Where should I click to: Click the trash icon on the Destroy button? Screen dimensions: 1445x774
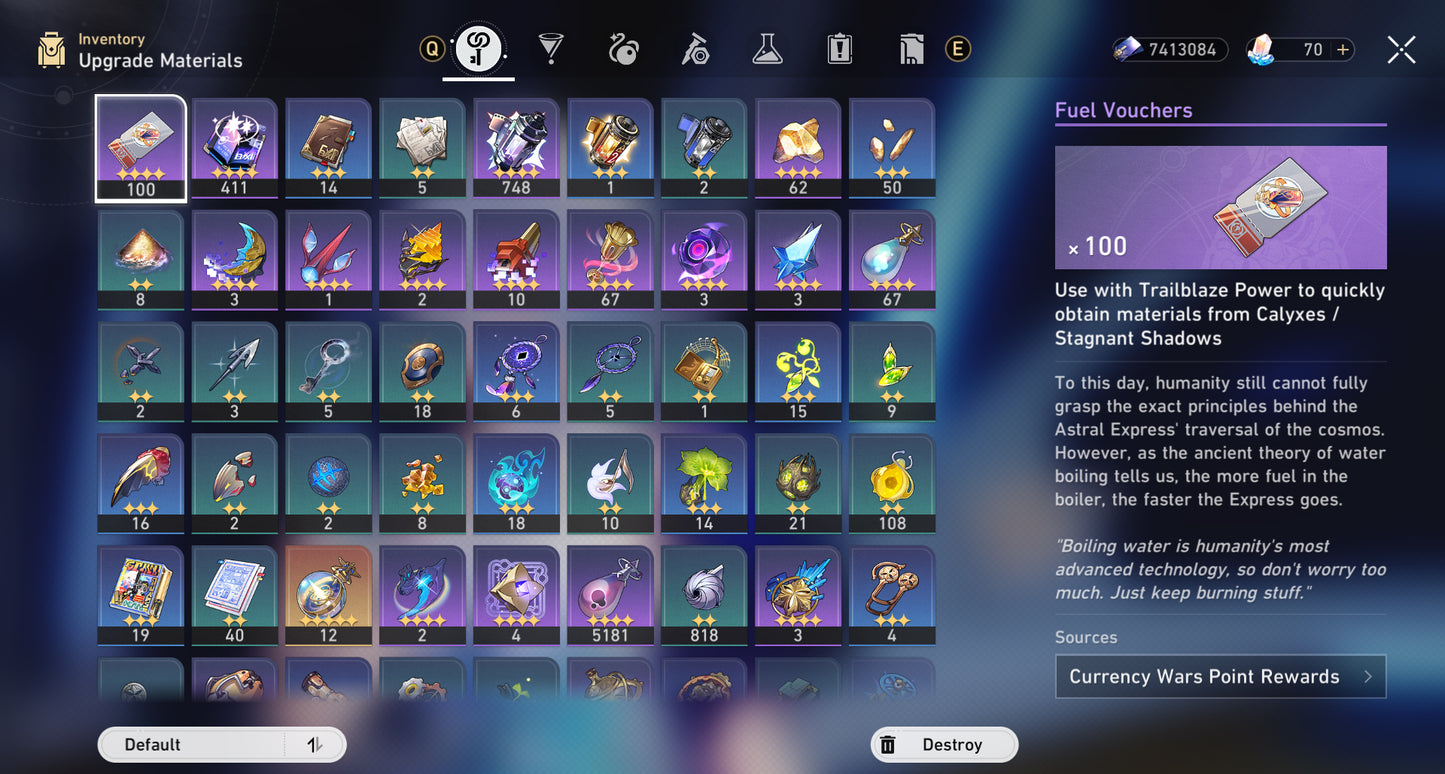tap(886, 744)
